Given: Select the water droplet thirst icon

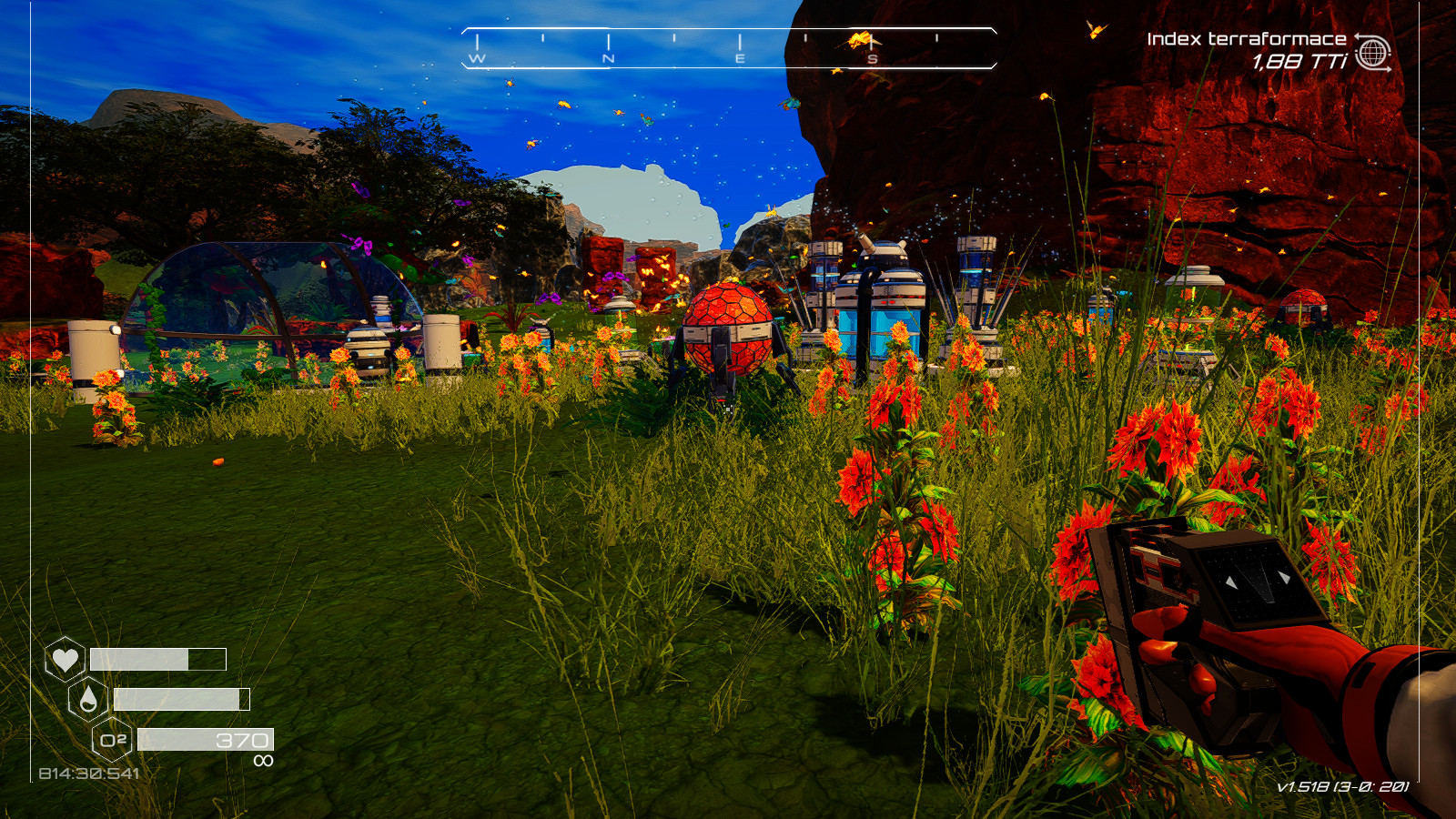Looking at the screenshot, I should 88,699.
